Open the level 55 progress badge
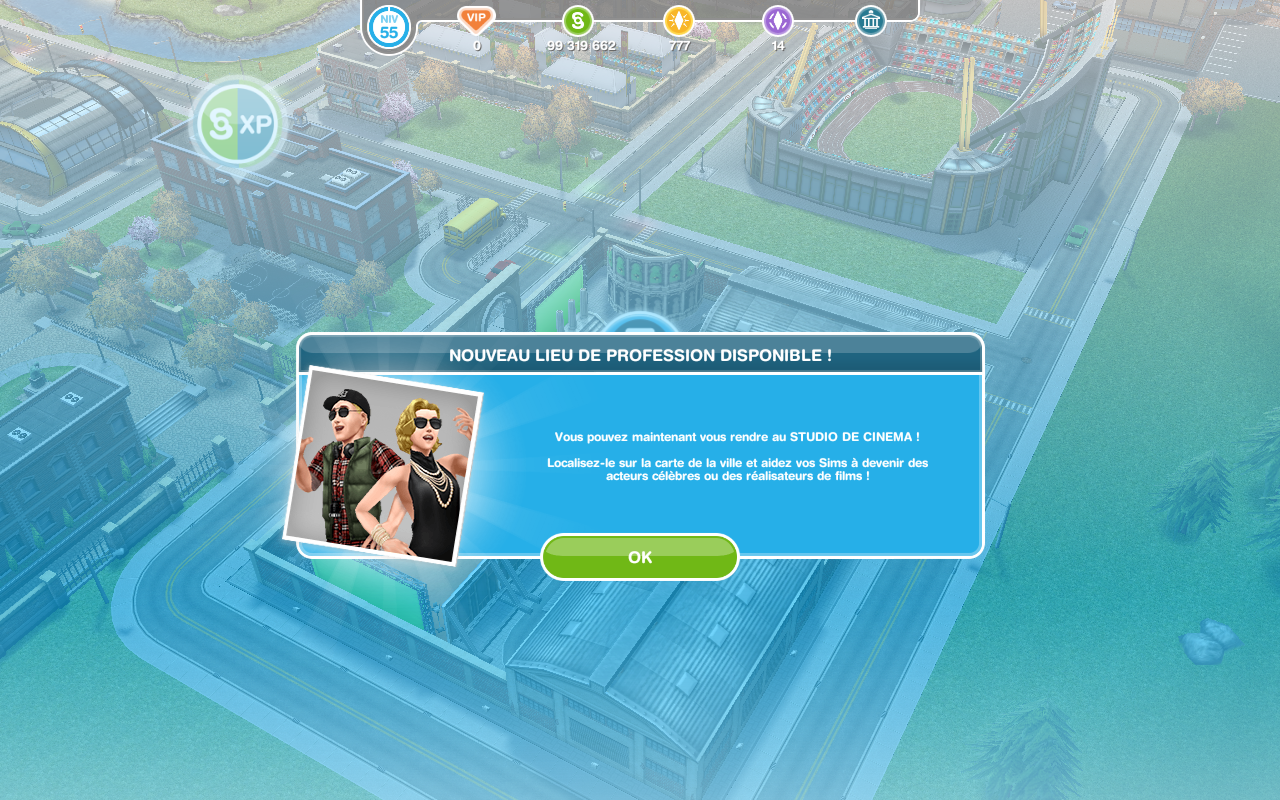 (389, 27)
